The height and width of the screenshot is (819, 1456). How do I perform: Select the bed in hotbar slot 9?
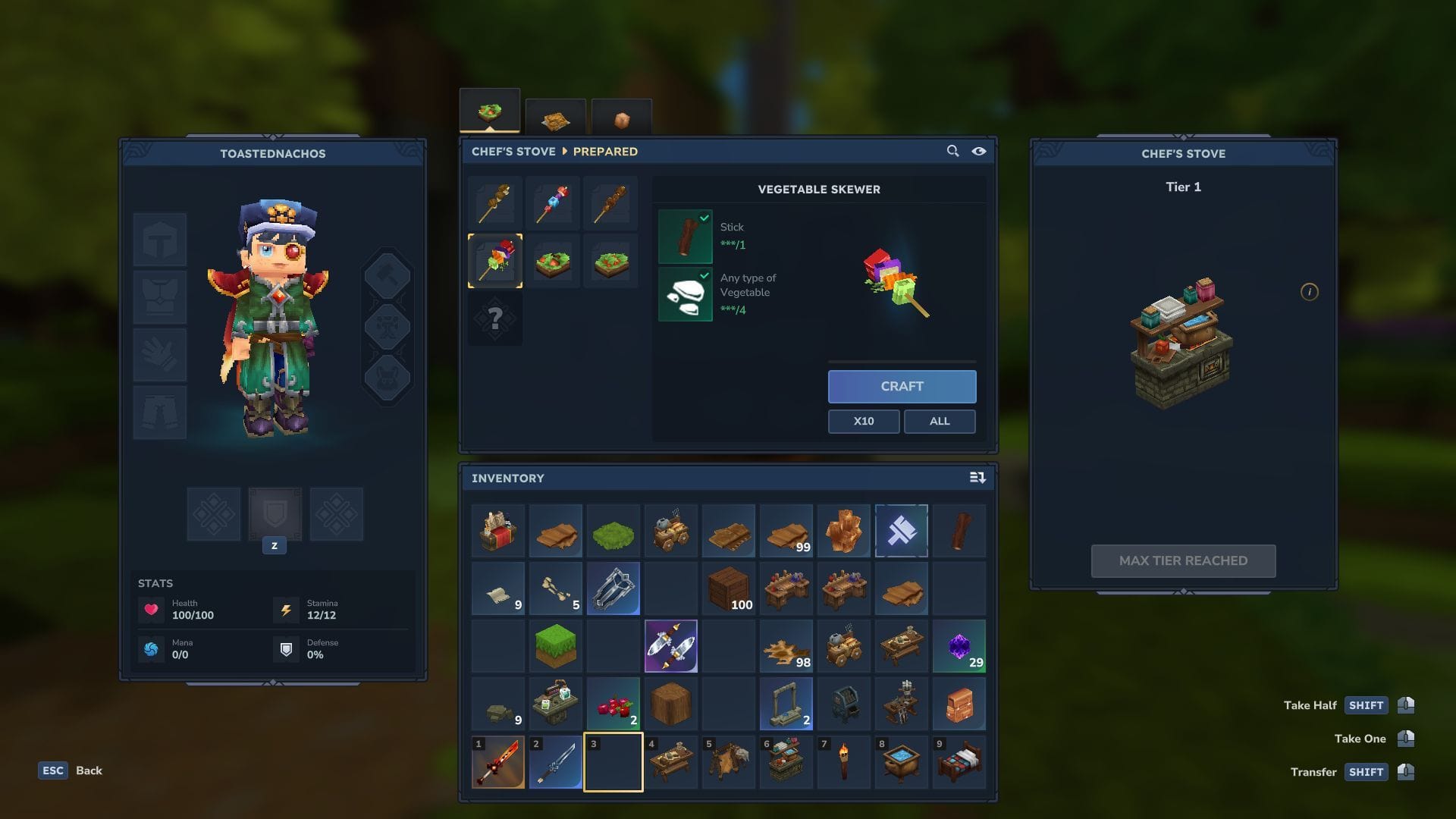[959, 761]
